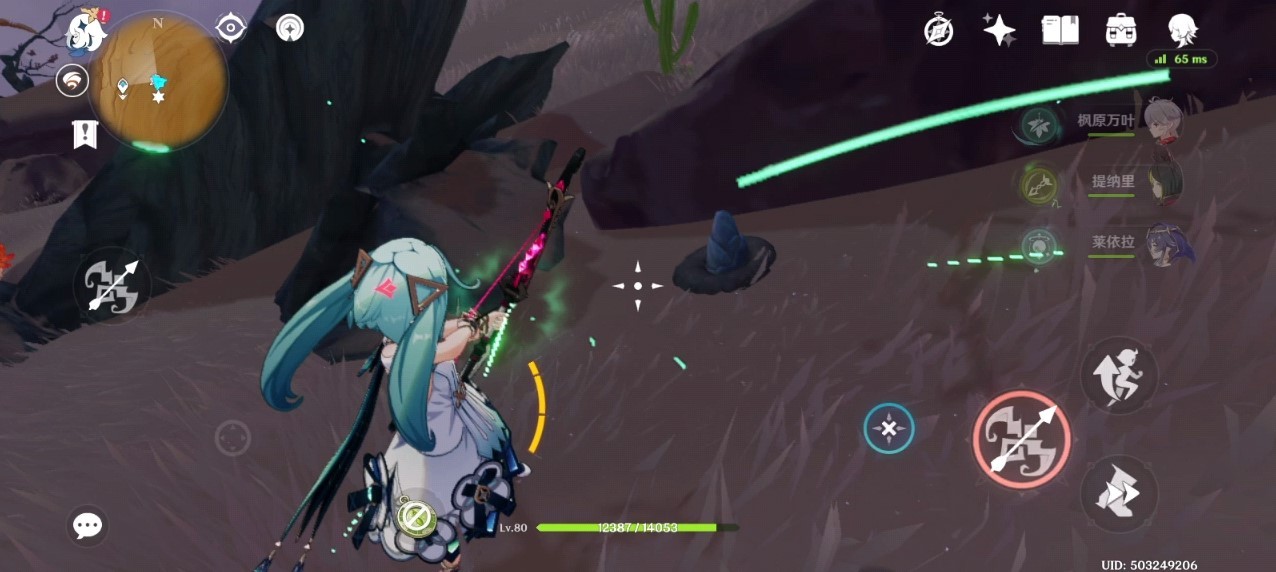Tap the round star beacon icon
This screenshot has width=1276, height=572.
pyautogui.click(x=290, y=28)
